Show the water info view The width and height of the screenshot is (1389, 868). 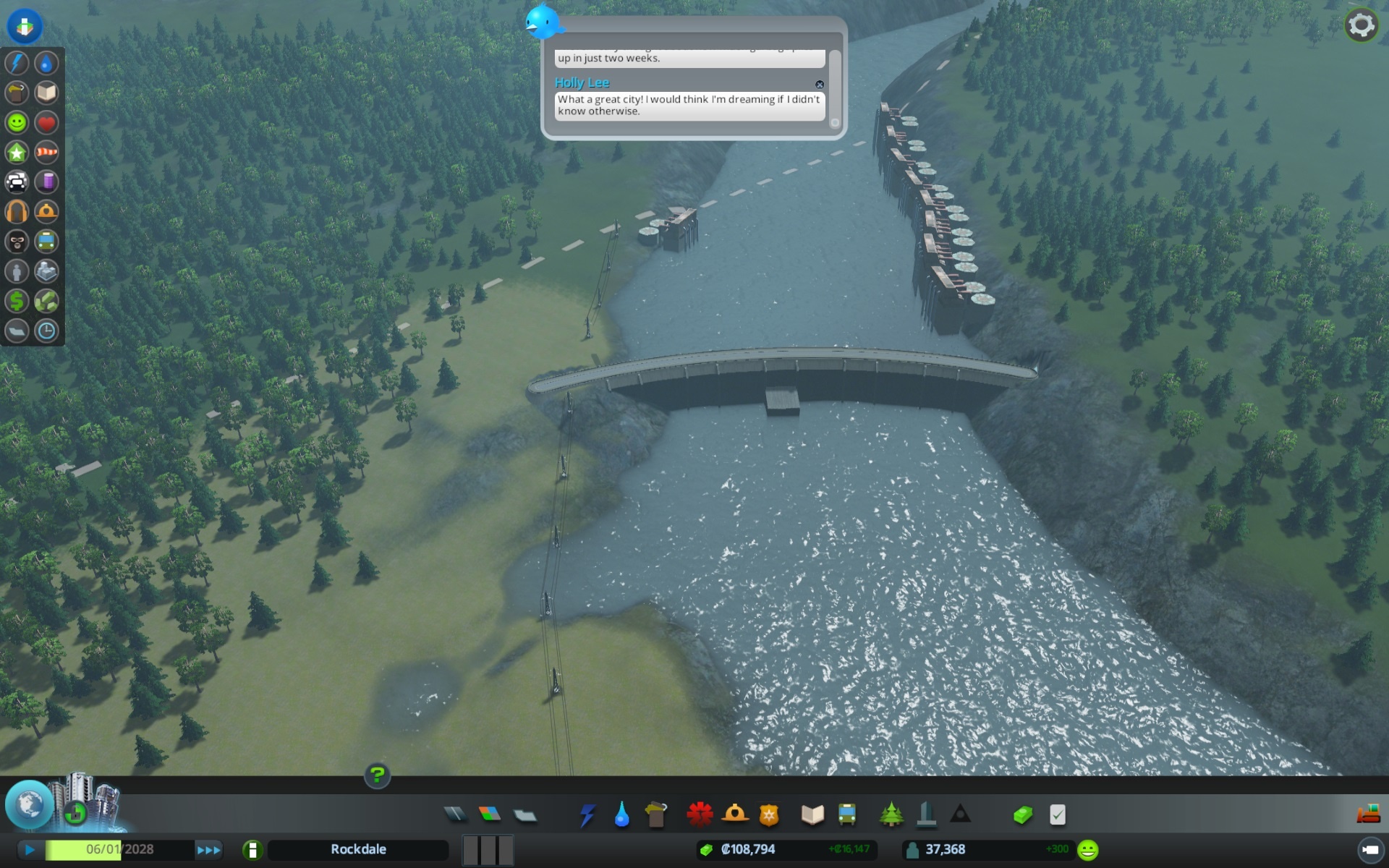[x=46, y=63]
